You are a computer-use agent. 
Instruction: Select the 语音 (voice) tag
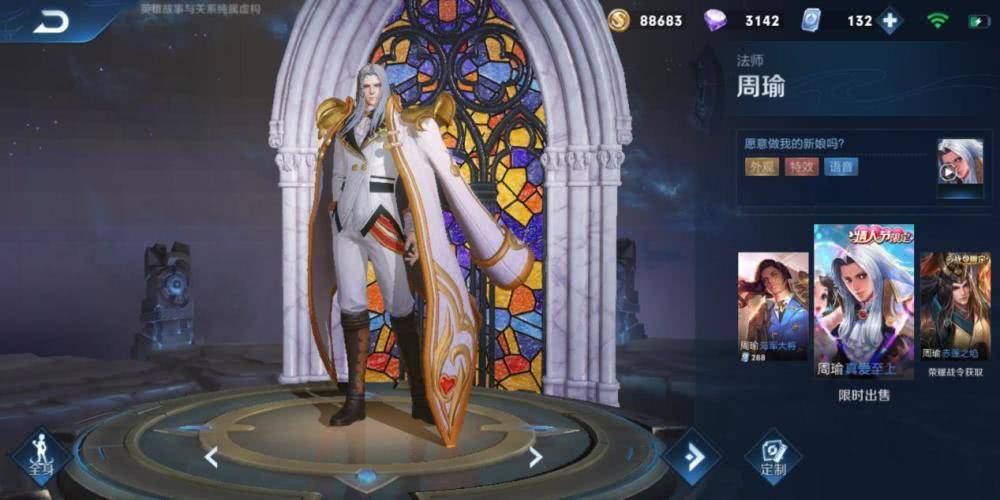click(841, 167)
